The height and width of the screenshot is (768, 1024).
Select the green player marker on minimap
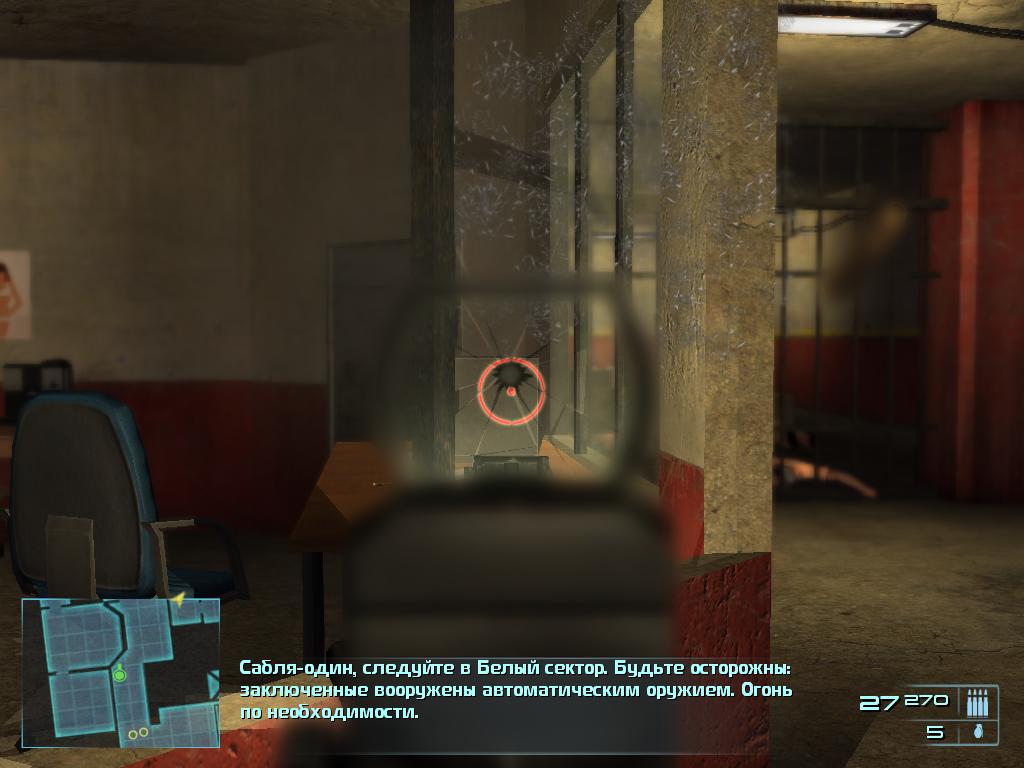tap(120, 675)
